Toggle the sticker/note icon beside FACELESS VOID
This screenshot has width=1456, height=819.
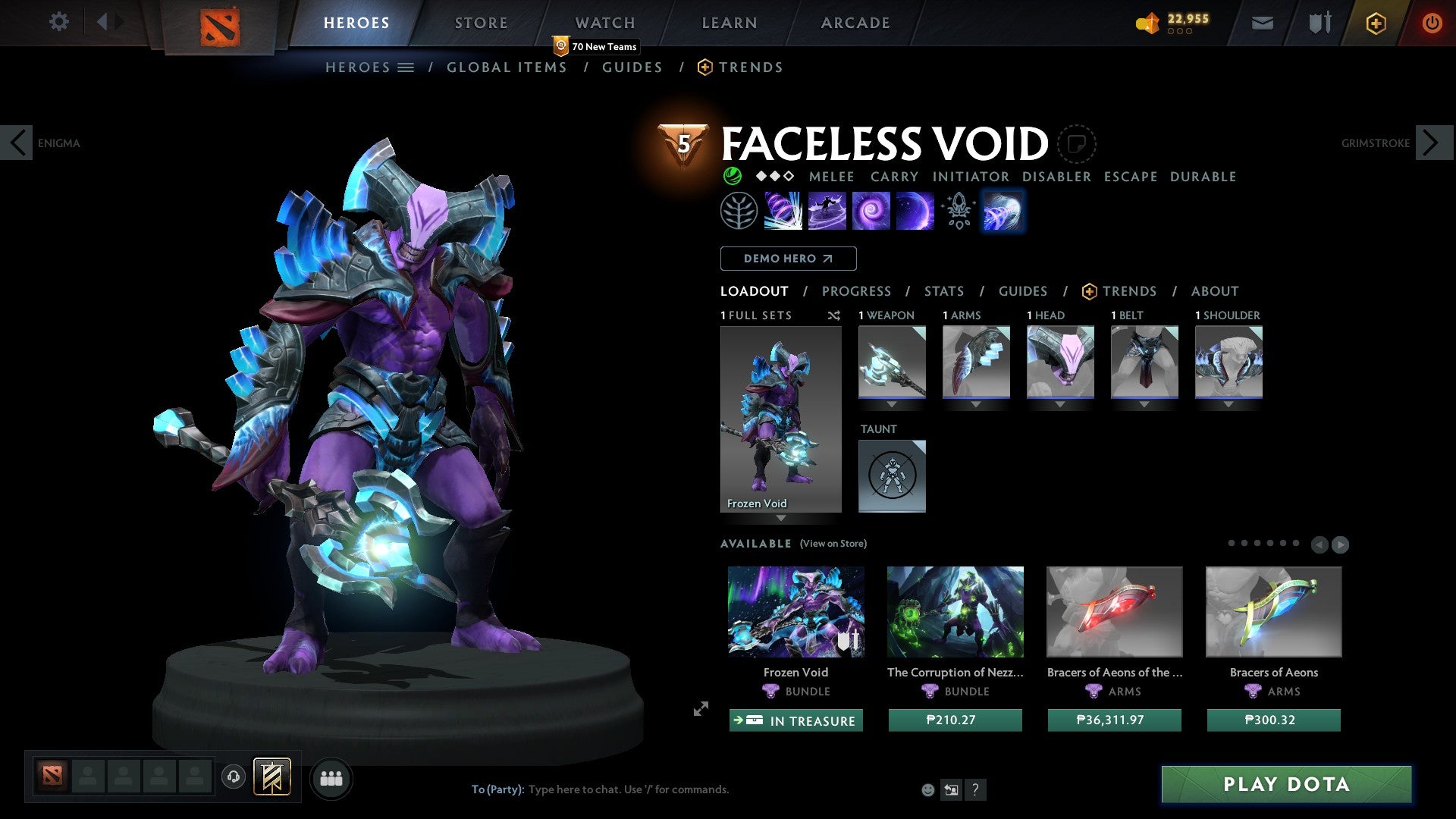click(1076, 144)
